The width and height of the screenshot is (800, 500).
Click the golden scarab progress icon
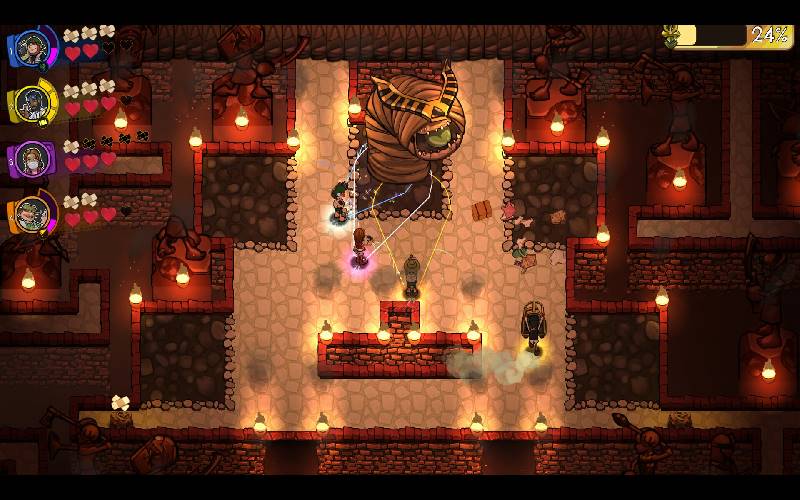671,36
